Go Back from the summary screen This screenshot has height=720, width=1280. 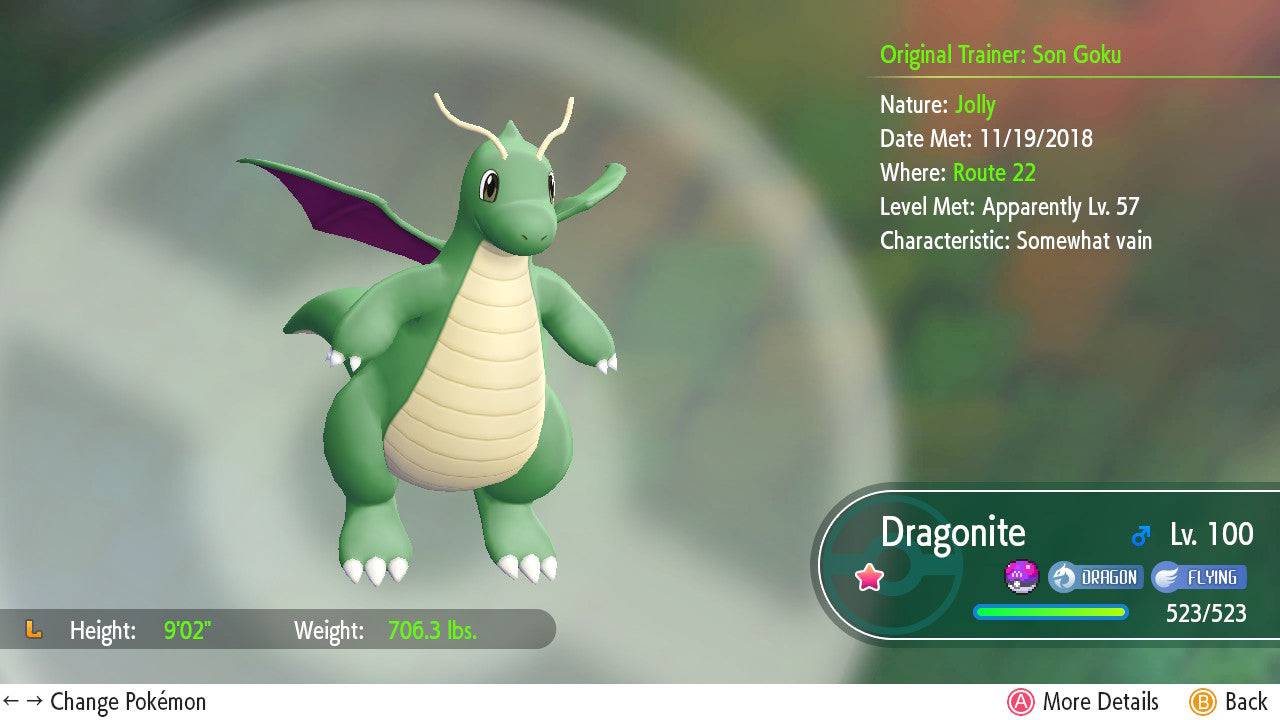pyautogui.click(x=1229, y=702)
